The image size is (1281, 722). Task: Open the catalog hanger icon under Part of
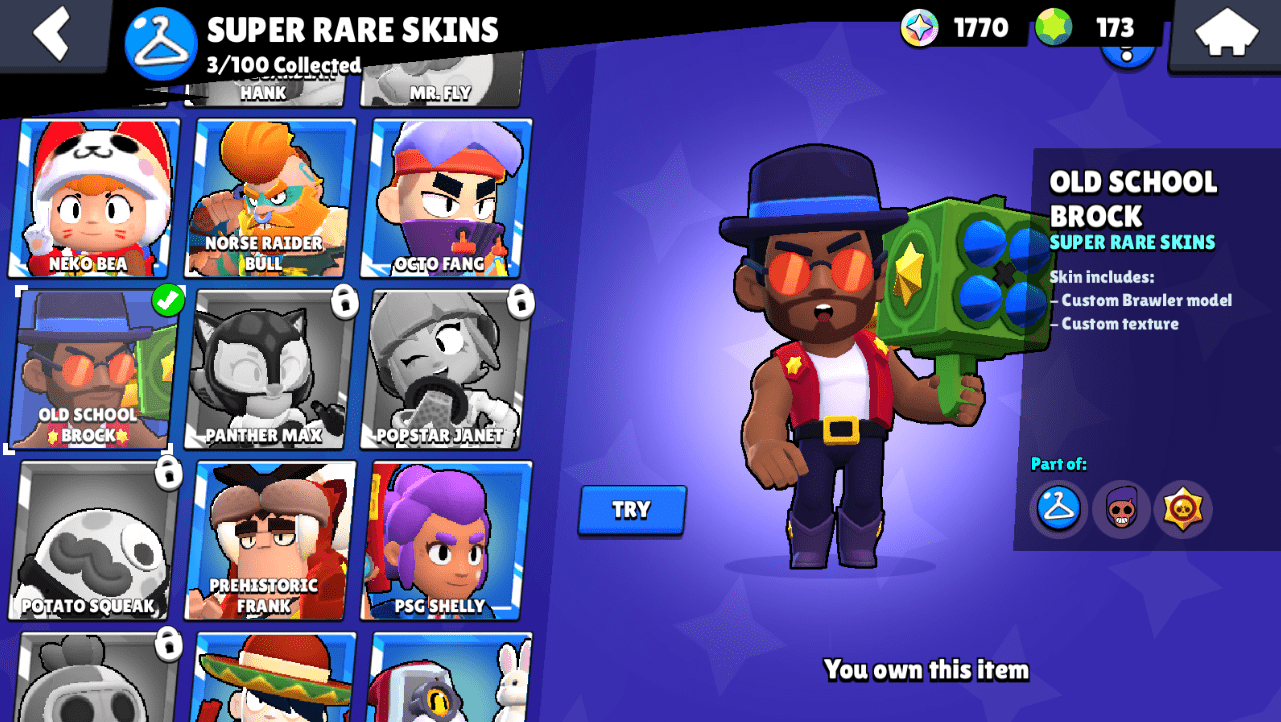point(1057,509)
